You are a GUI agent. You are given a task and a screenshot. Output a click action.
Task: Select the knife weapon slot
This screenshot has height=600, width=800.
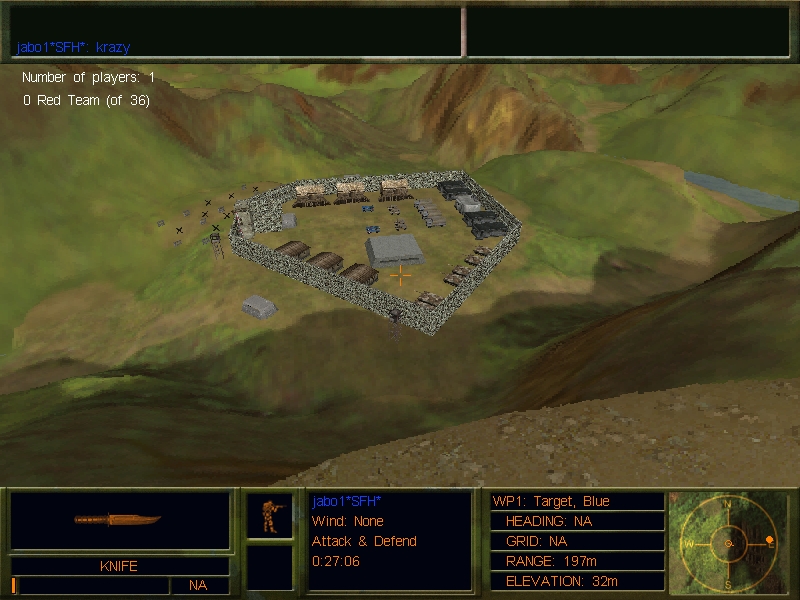pyautogui.click(x=119, y=520)
